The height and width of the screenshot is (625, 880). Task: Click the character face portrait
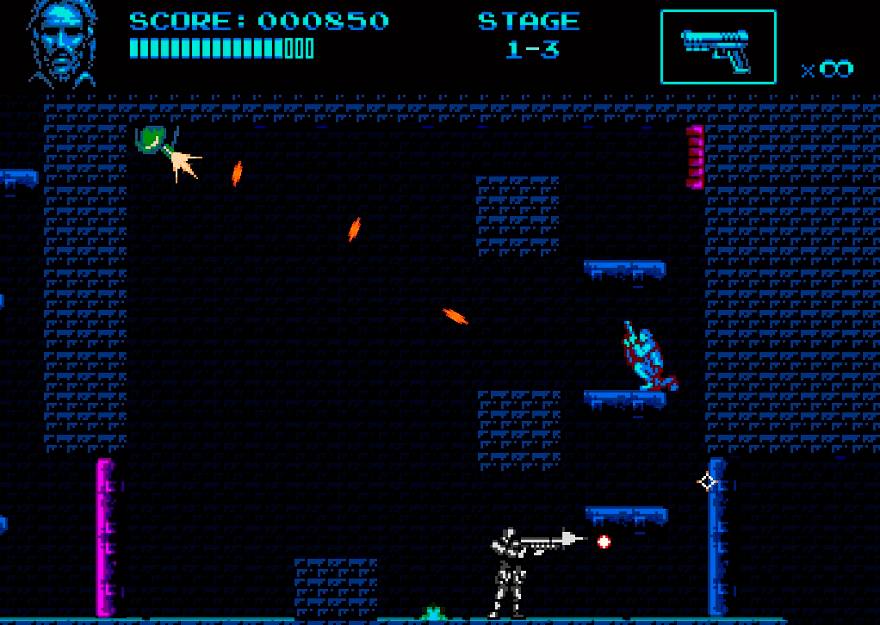pyautogui.click(x=64, y=43)
